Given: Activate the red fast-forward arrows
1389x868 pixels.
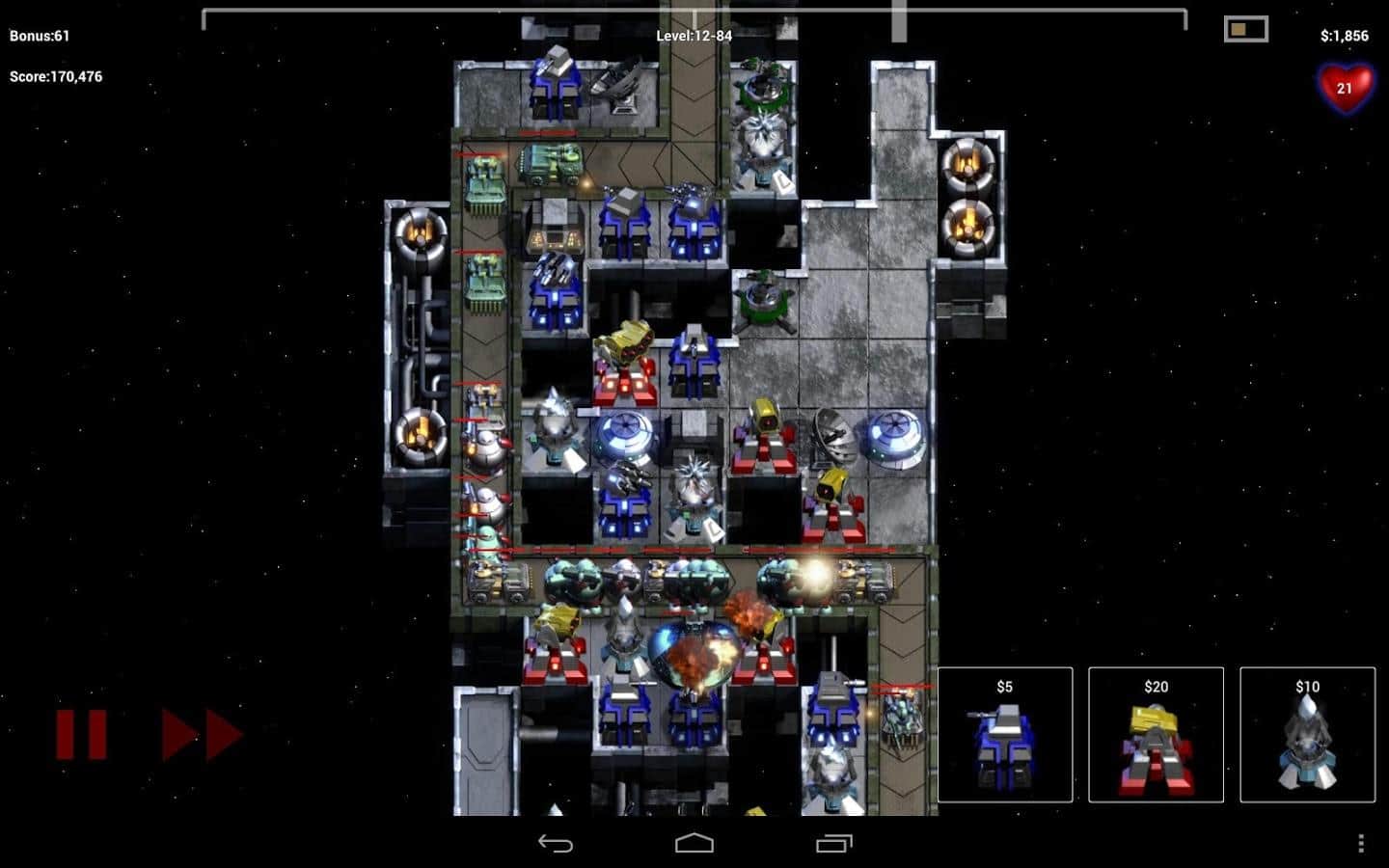Looking at the screenshot, I should click(202, 735).
